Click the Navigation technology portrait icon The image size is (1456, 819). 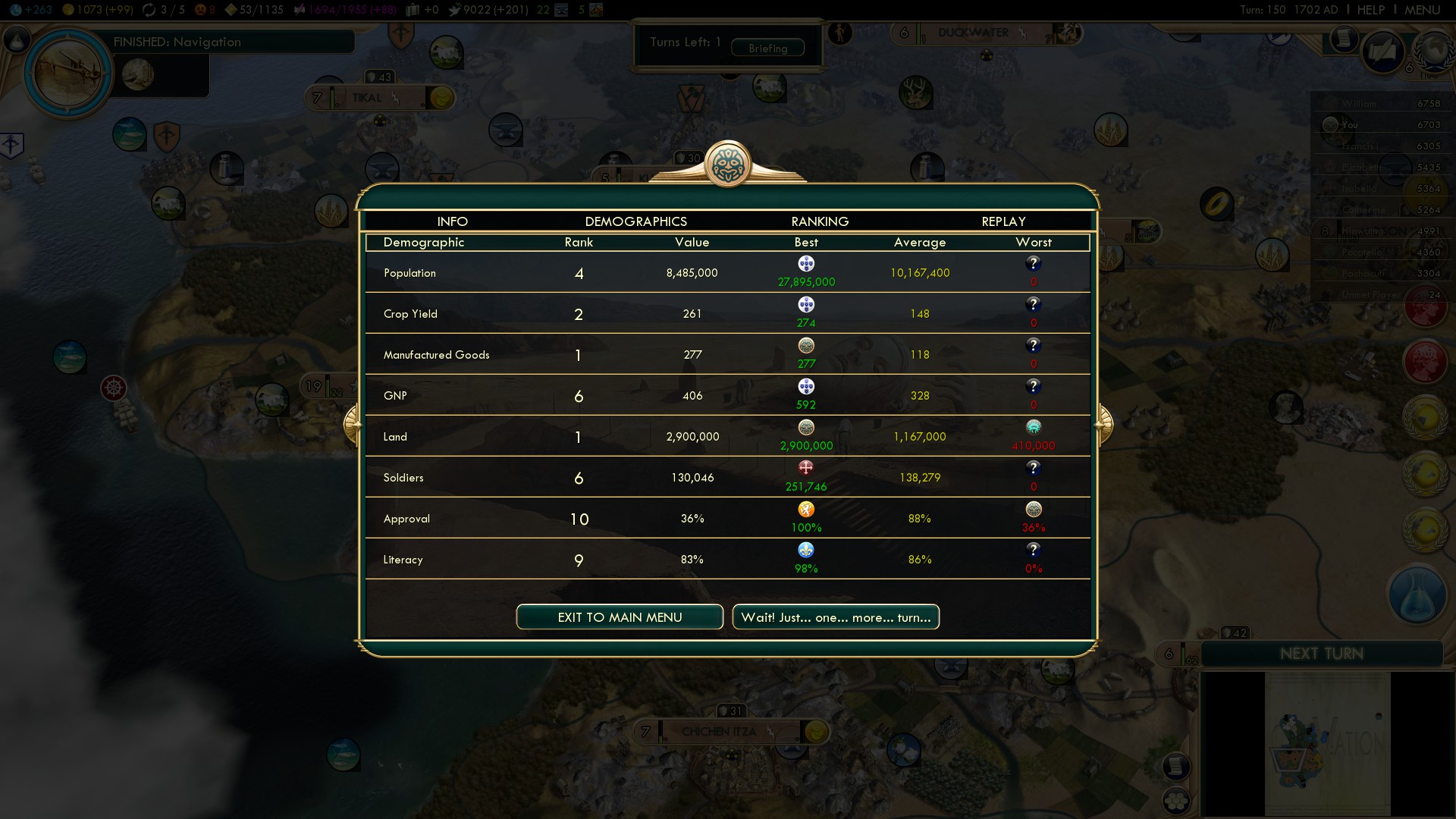tap(69, 74)
